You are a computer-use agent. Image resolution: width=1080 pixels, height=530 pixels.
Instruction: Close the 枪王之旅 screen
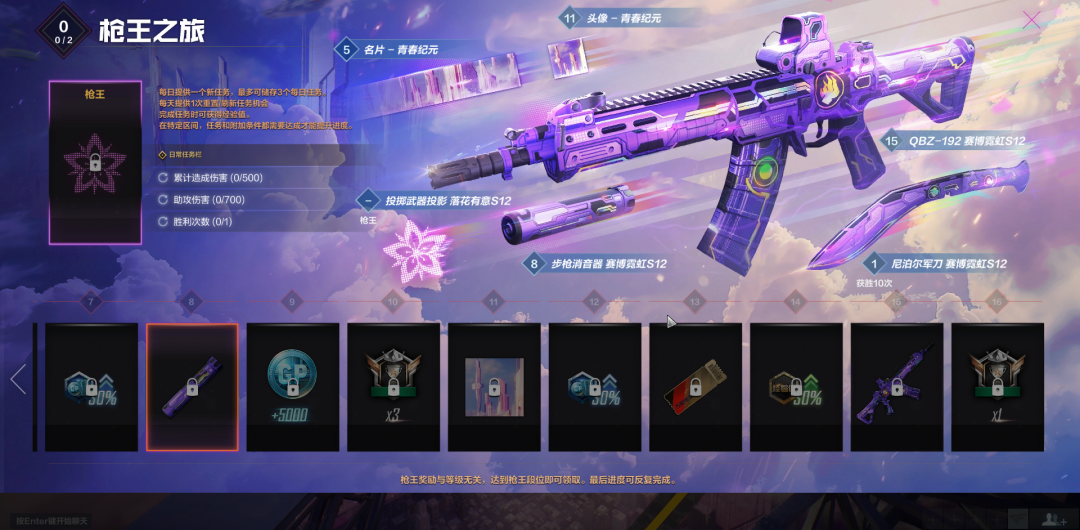pos(1031,19)
